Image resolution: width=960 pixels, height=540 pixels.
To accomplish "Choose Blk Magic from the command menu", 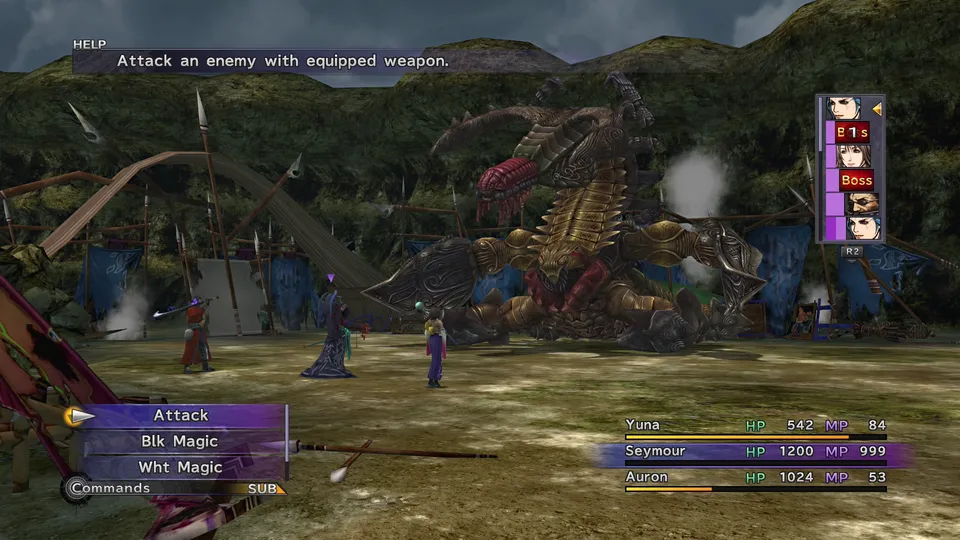I will click(x=181, y=441).
